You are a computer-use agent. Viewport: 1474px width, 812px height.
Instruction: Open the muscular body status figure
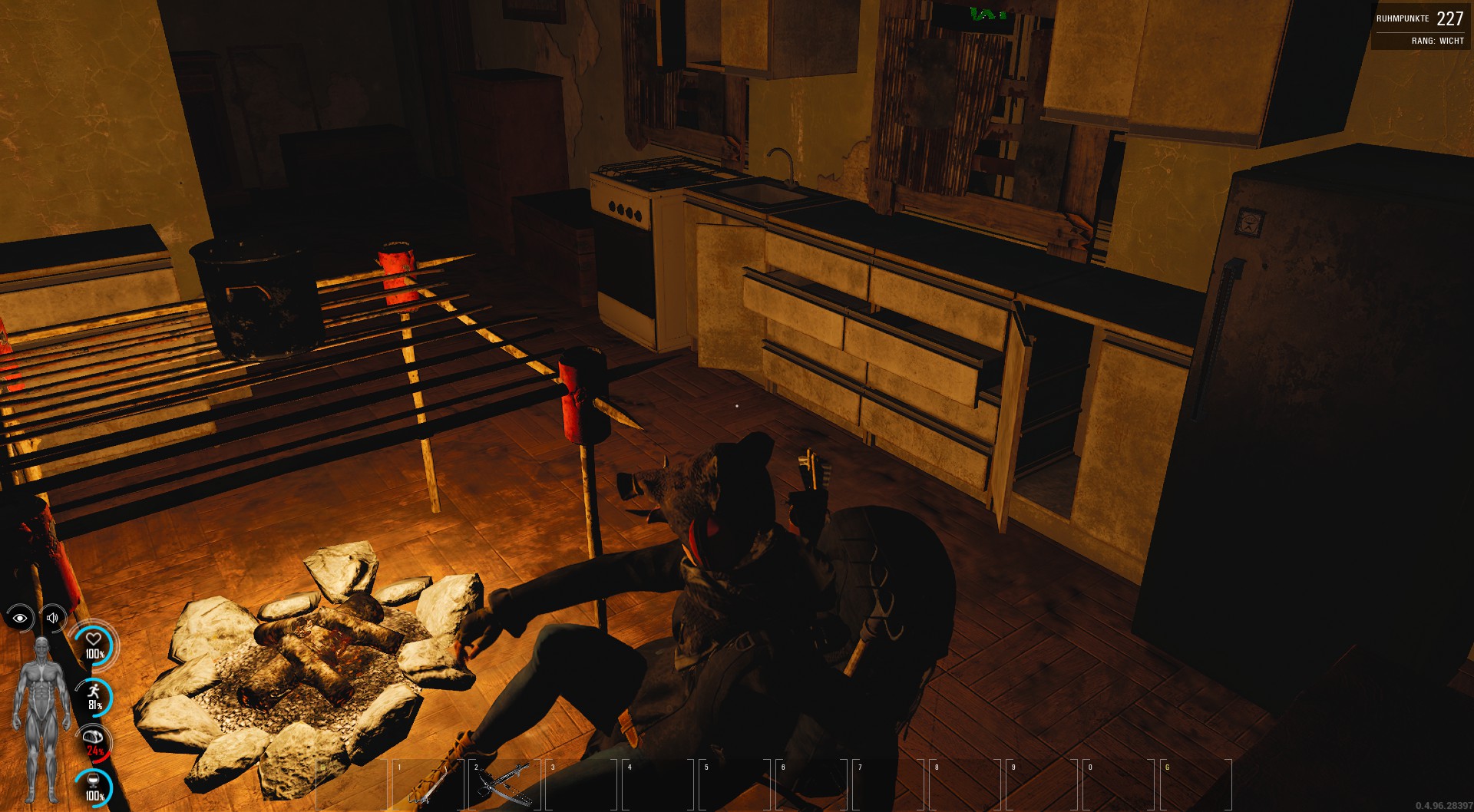tap(41, 718)
